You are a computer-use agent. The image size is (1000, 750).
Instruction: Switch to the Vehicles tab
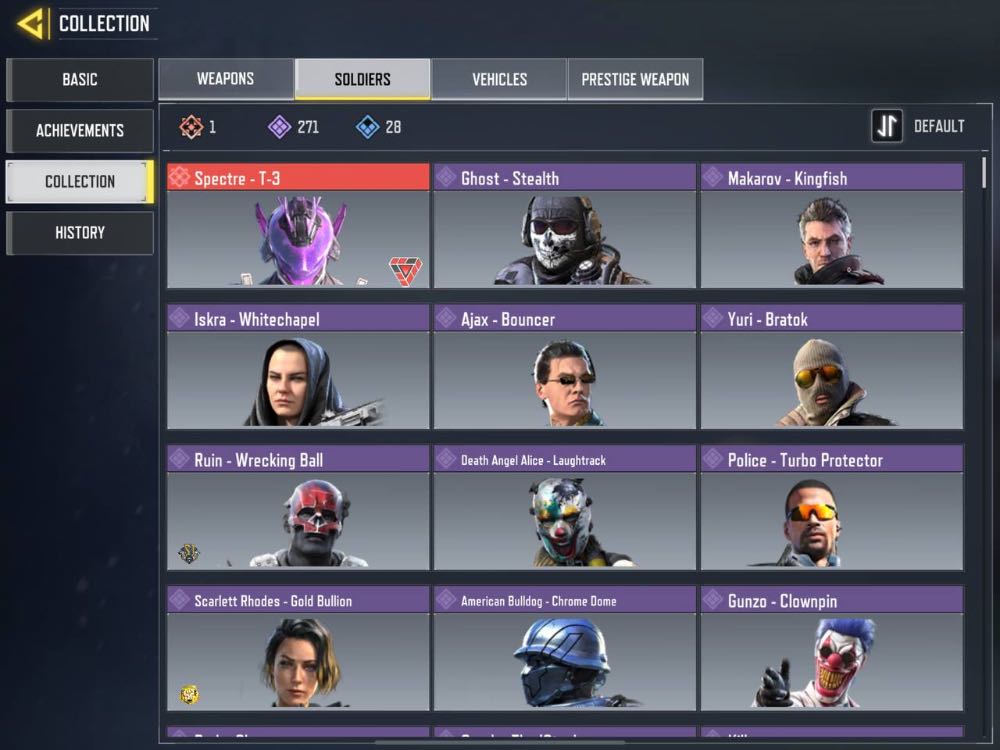click(x=499, y=79)
